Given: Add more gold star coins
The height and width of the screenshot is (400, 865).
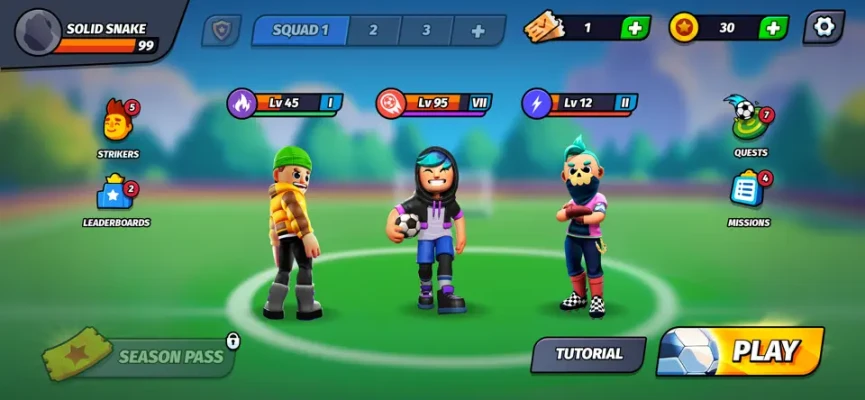Looking at the screenshot, I should (772, 28).
